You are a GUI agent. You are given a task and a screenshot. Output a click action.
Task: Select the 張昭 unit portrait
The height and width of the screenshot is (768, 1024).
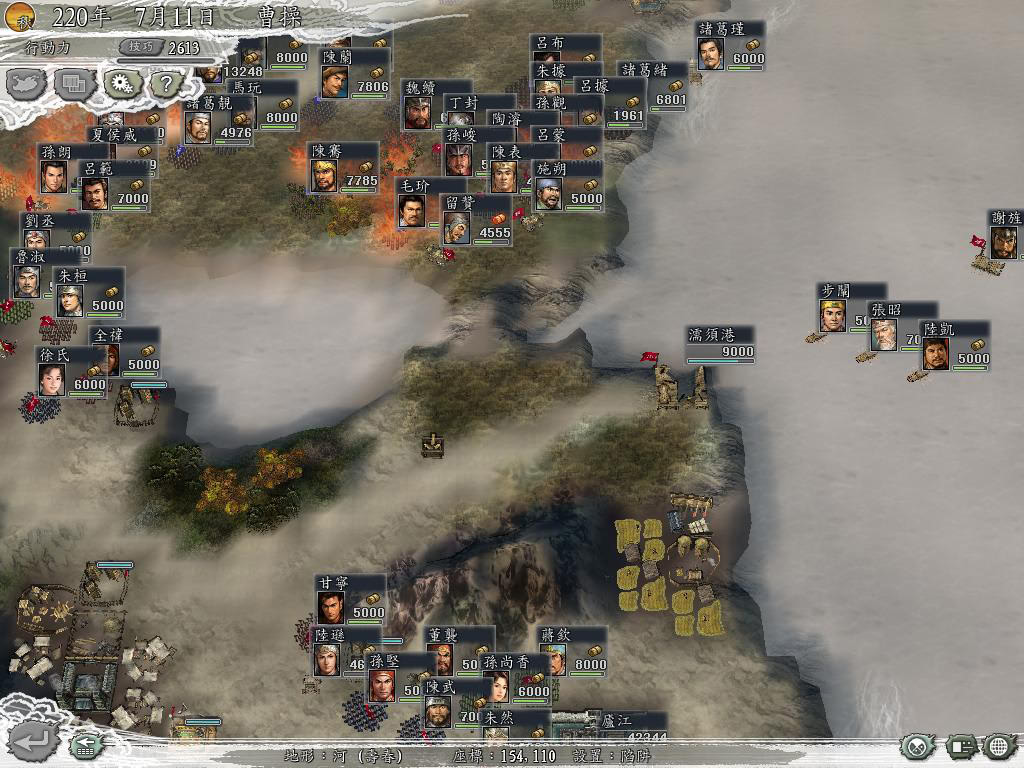pos(884,335)
